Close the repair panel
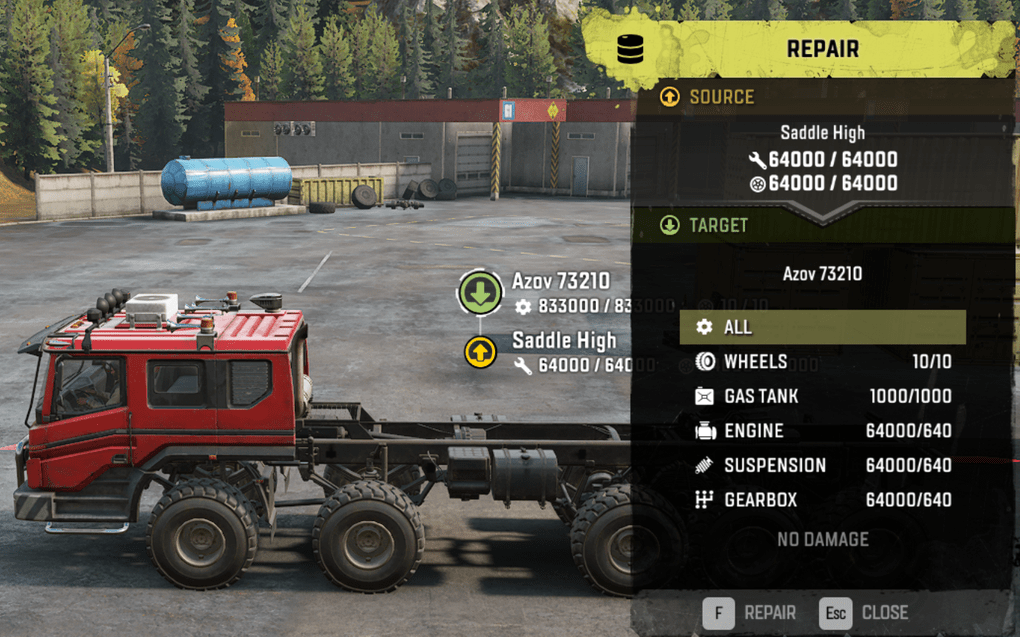The image size is (1020, 637). [x=864, y=612]
